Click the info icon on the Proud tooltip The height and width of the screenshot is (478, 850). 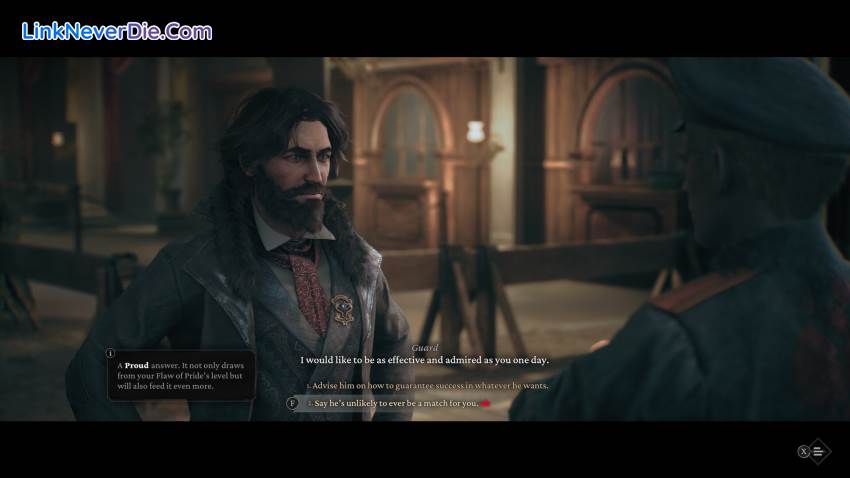point(110,353)
